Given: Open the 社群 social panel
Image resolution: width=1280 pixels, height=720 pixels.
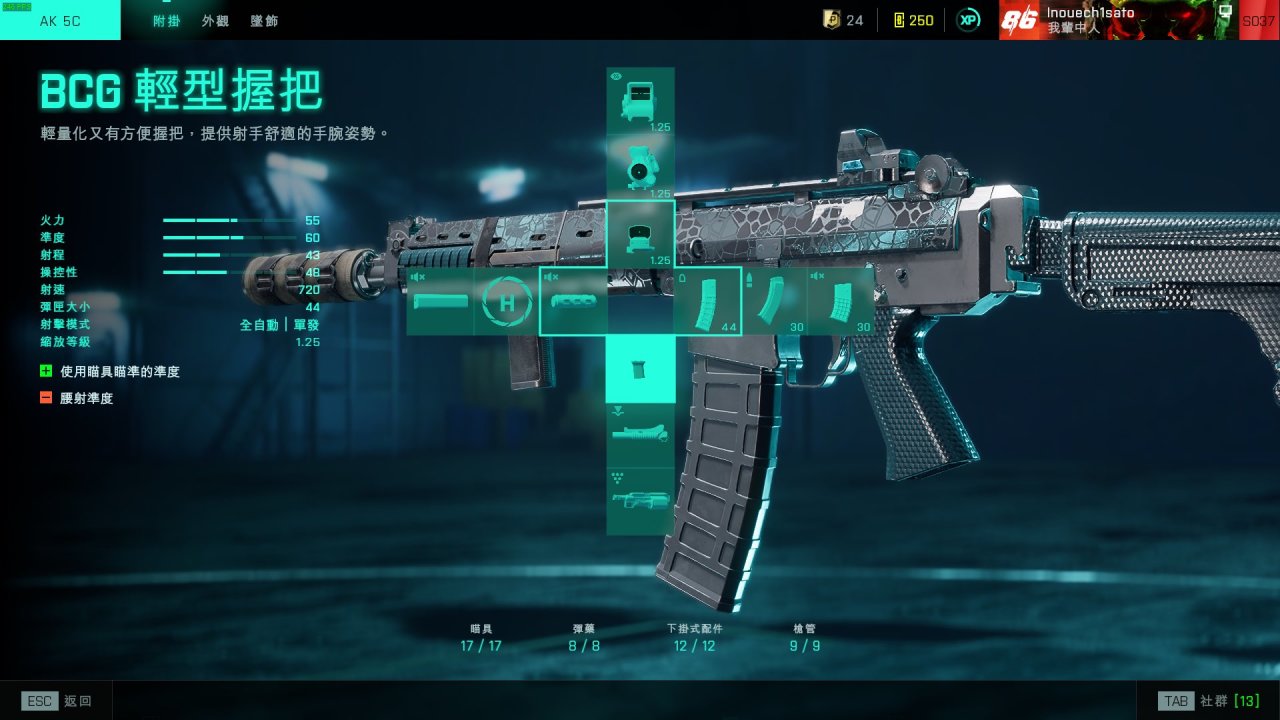Looking at the screenshot, I should click(1208, 701).
